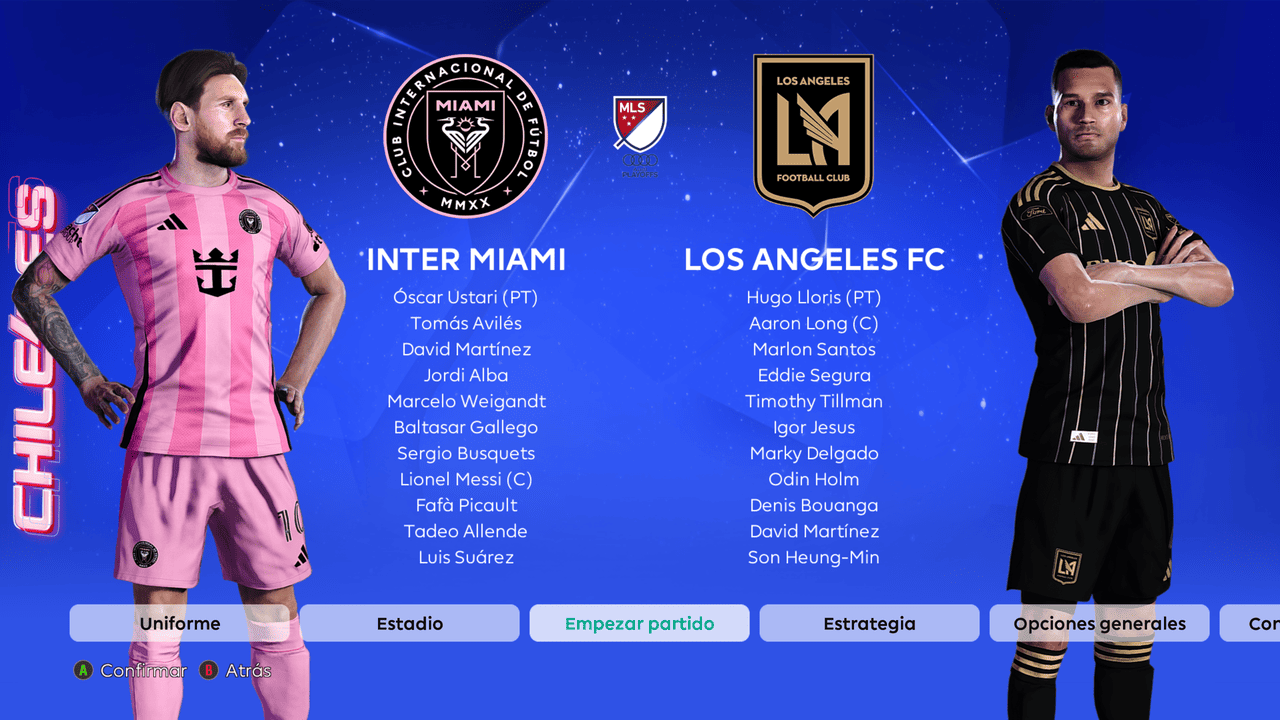Open Opciones generales

[x=1099, y=623]
